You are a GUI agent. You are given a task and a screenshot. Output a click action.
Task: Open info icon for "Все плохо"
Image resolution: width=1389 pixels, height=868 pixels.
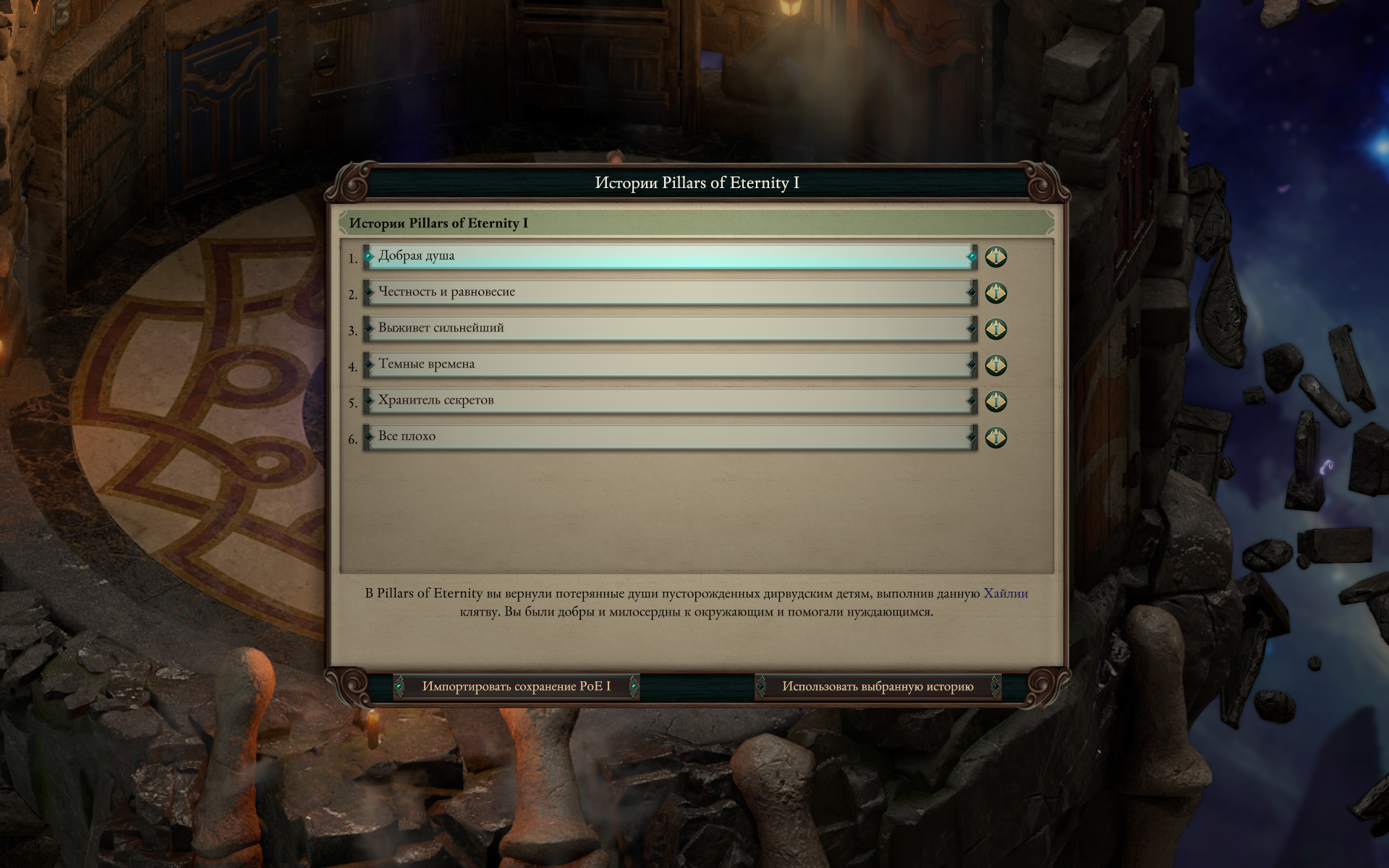[x=996, y=438]
